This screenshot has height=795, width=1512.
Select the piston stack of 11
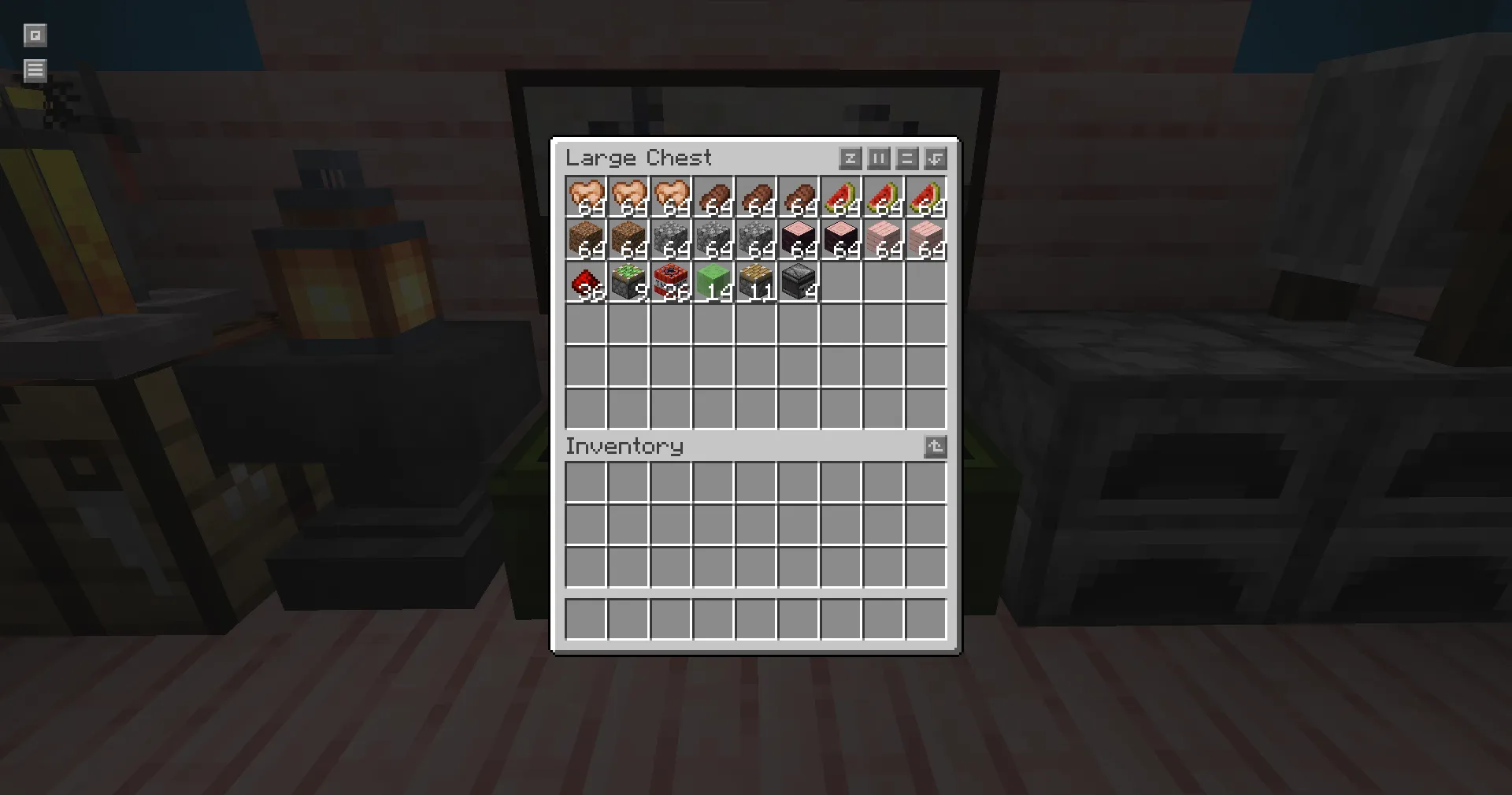(757, 282)
